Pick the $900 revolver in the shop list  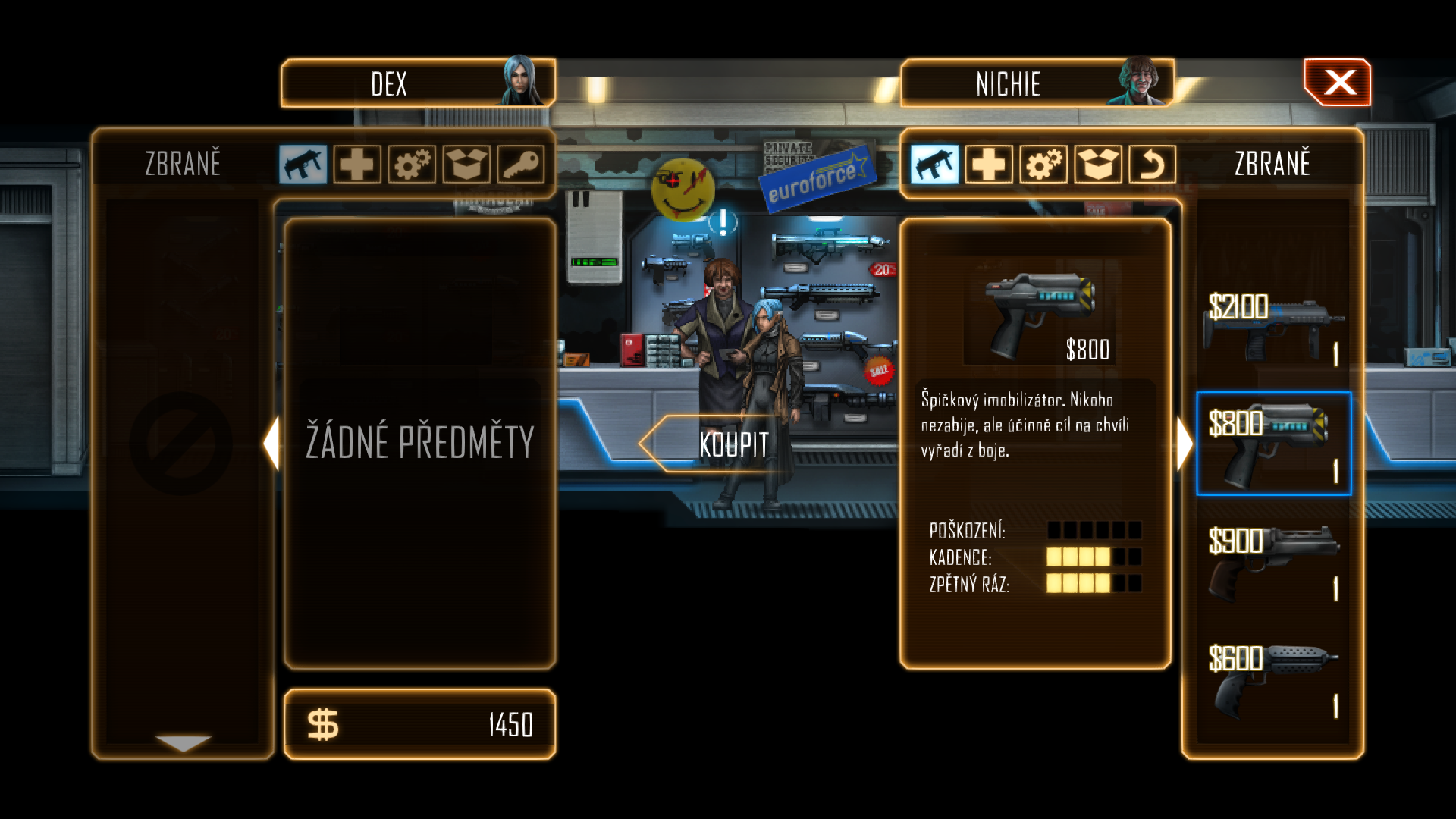1272,562
